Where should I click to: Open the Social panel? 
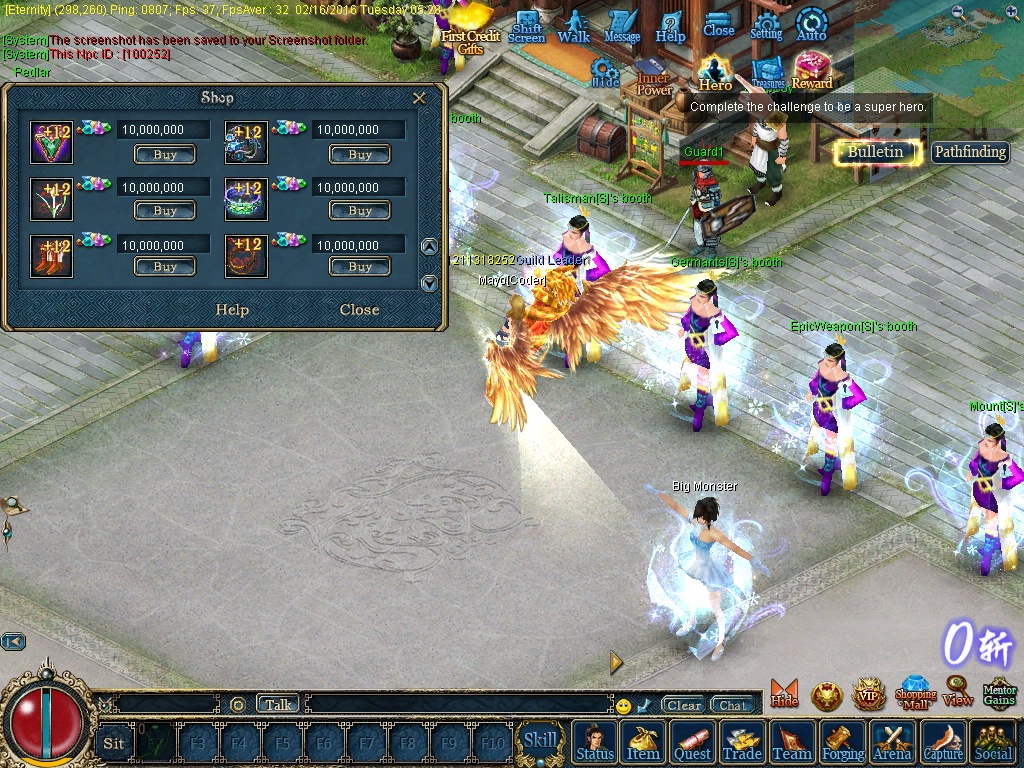[992, 742]
